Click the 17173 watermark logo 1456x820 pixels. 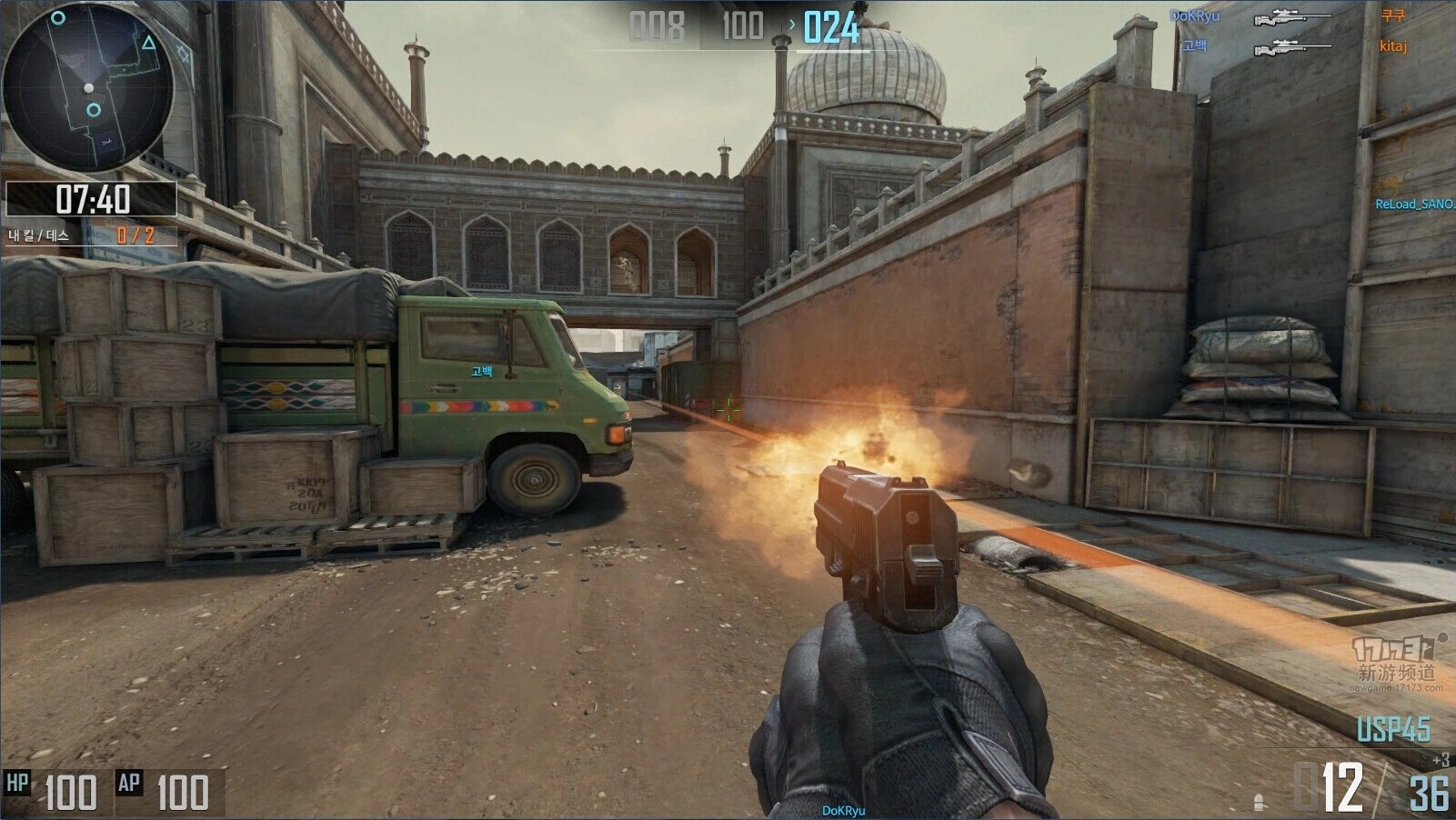pyautogui.click(x=1396, y=649)
